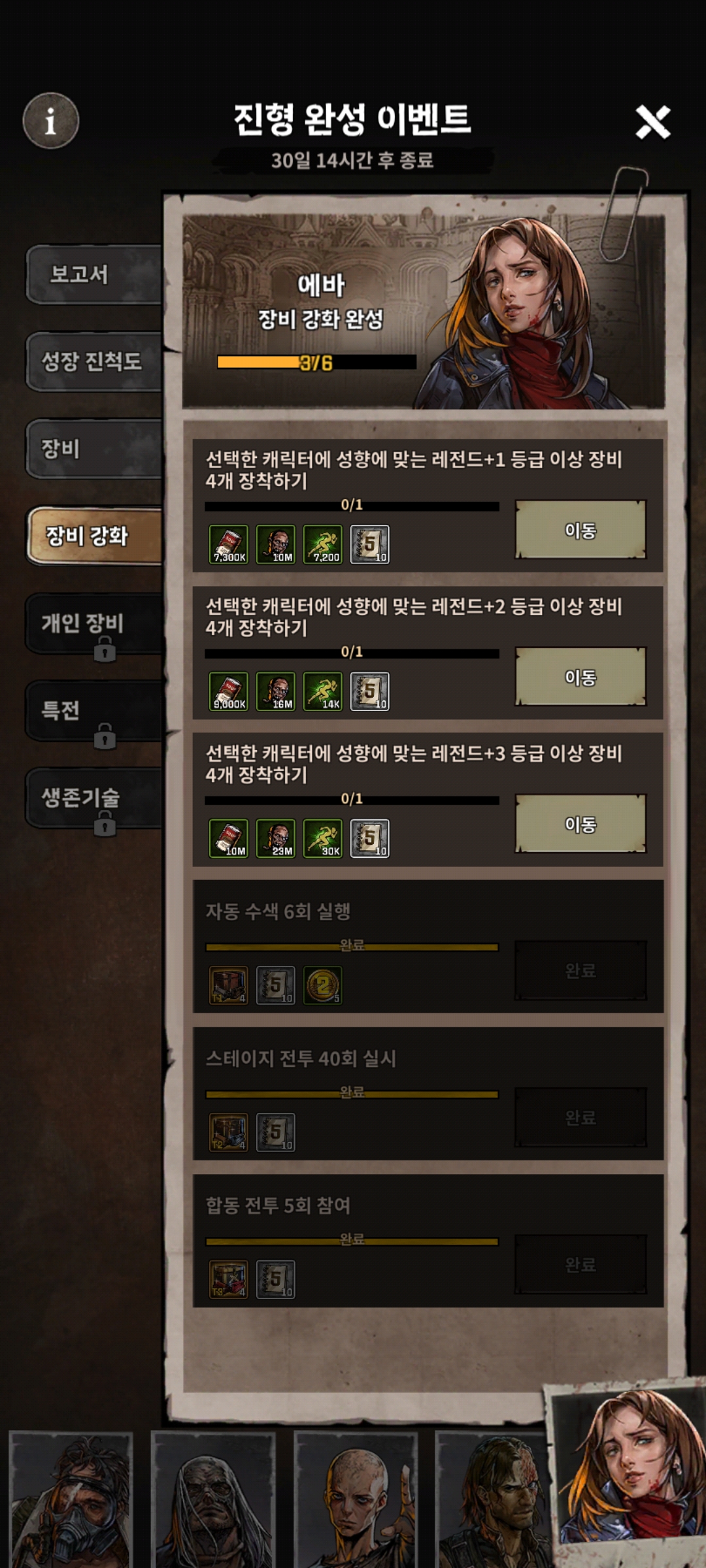Screen dimensions: 706x1568
Task: Select the 장비 tab
Action: point(93,449)
